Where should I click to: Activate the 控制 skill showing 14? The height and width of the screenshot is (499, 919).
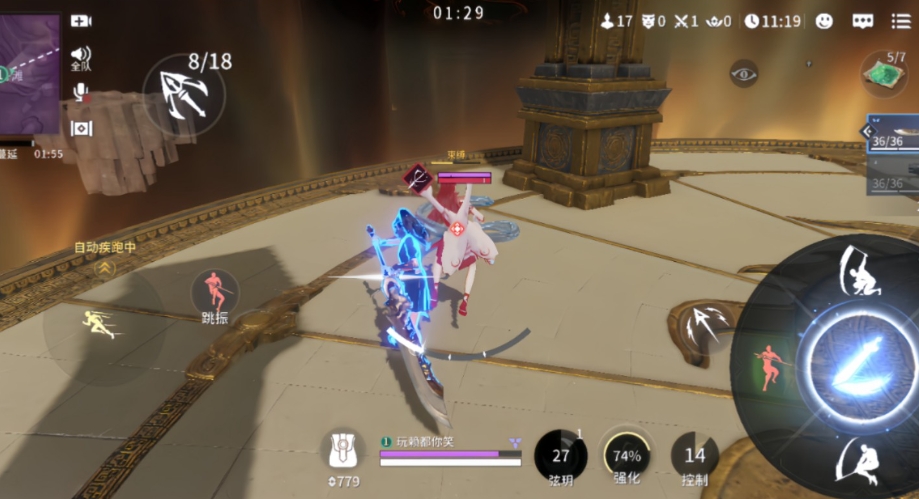(694, 456)
